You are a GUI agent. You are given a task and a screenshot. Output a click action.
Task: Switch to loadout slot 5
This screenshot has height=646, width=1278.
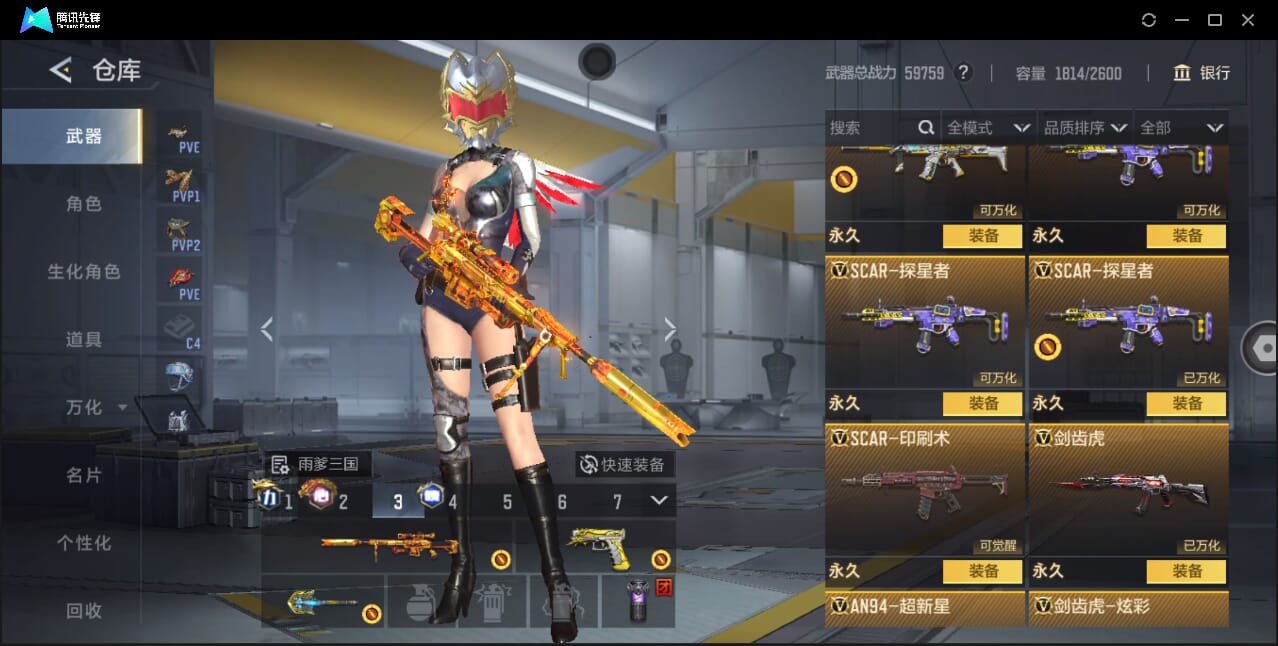point(507,502)
